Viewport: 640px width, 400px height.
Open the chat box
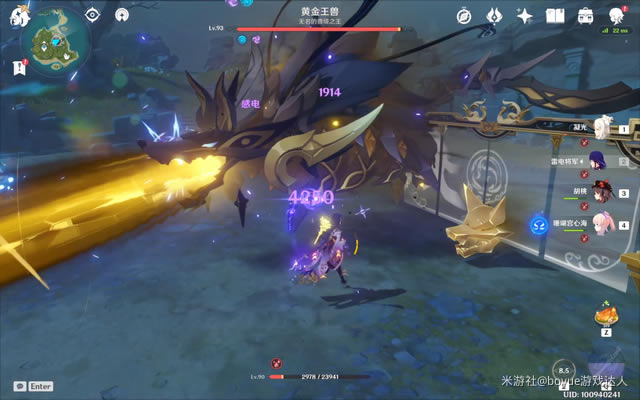[33, 386]
